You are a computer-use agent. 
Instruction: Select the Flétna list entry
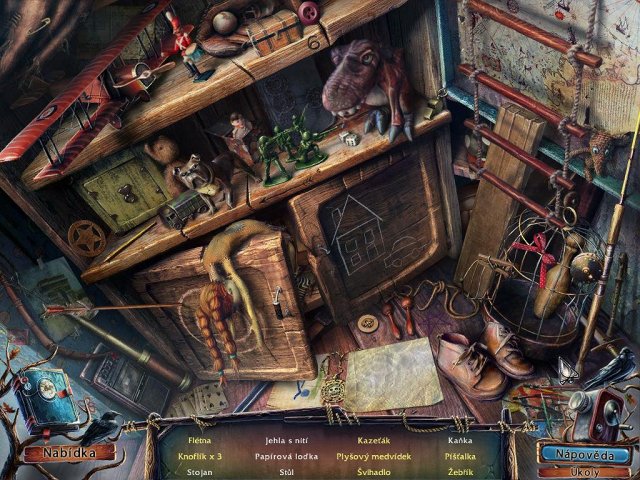tap(199, 439)
